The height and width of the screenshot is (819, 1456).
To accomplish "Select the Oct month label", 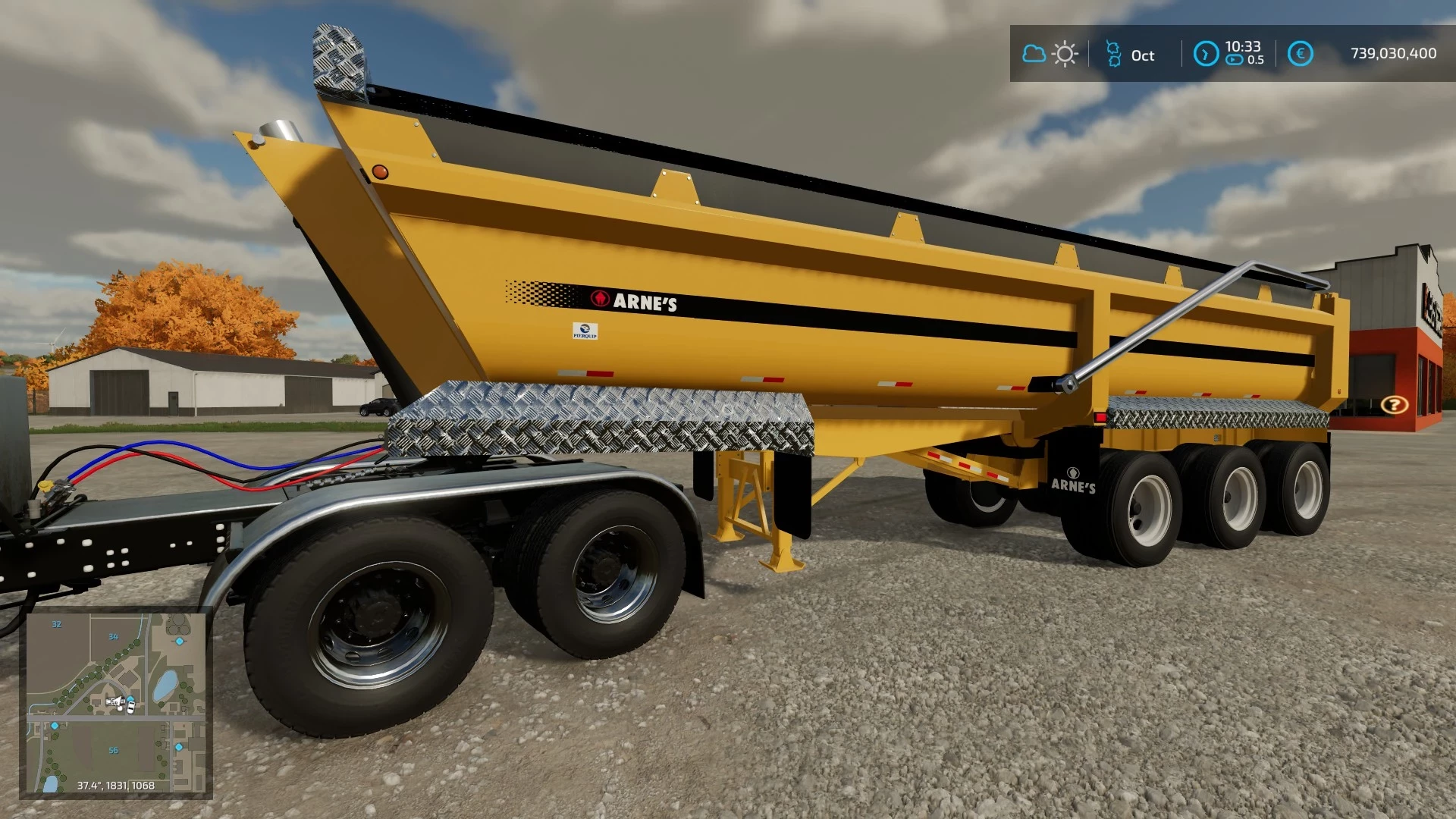I will click(1143, 55).
